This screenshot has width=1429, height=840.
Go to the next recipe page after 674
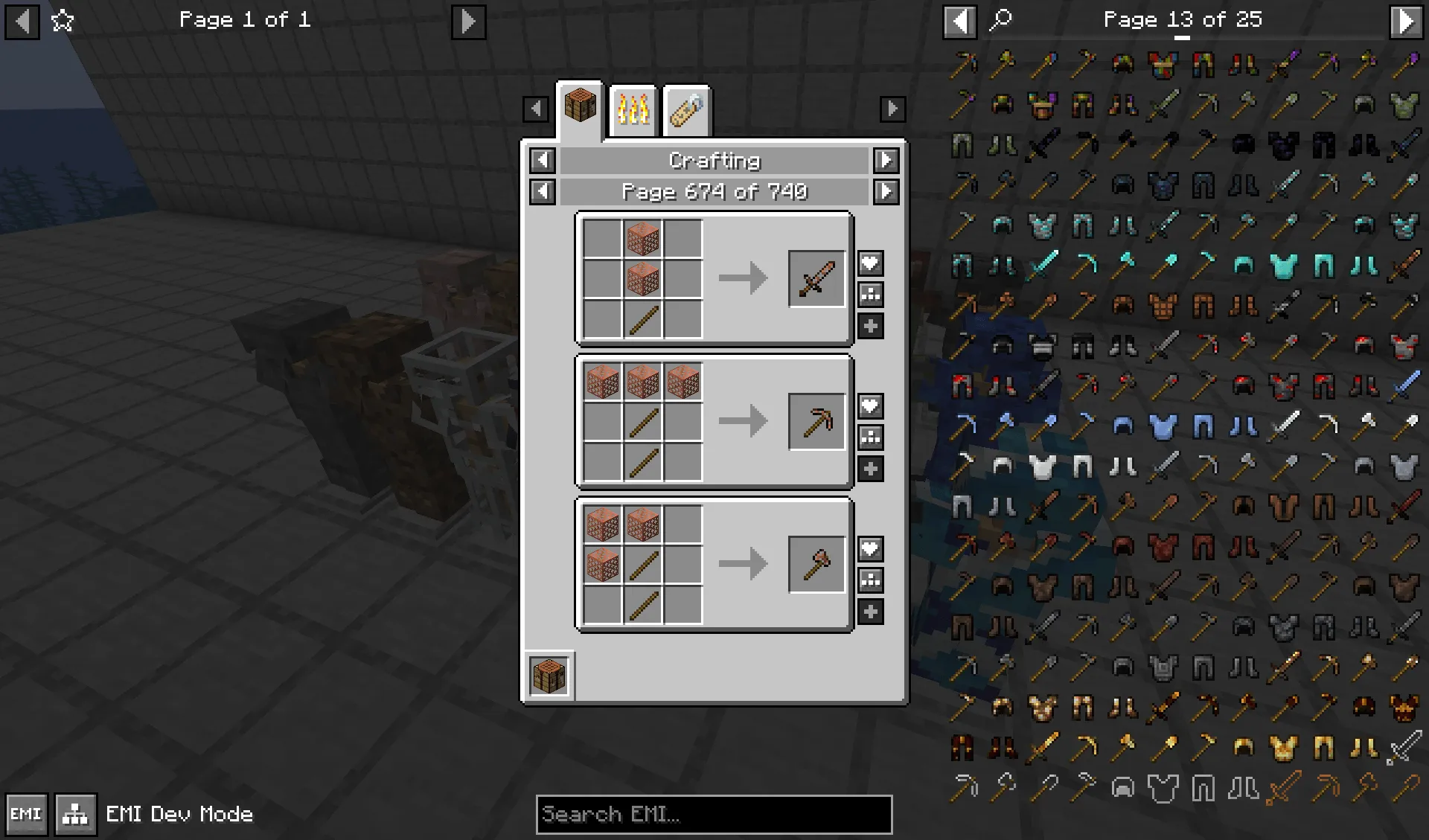click(x=886, y=191)
